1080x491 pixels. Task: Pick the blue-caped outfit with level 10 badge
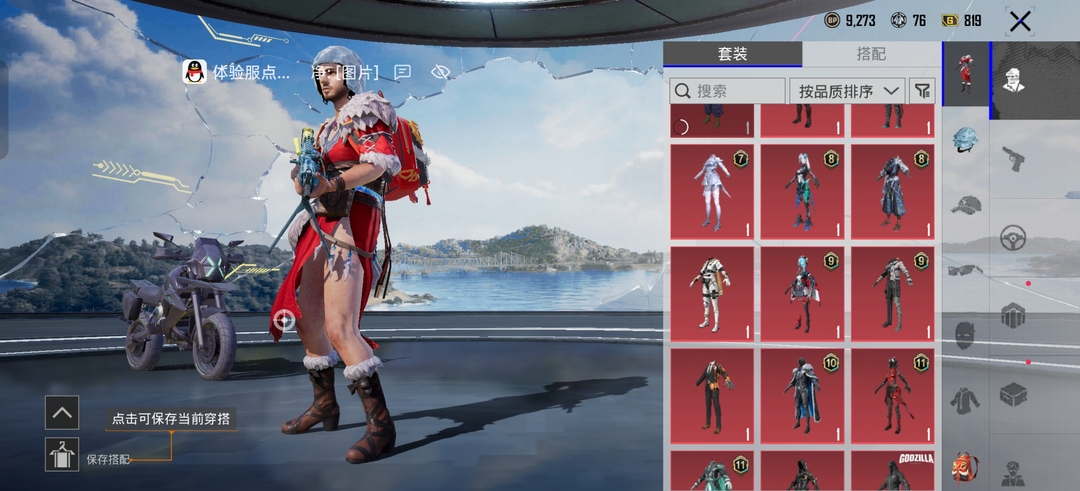(802, 396)
